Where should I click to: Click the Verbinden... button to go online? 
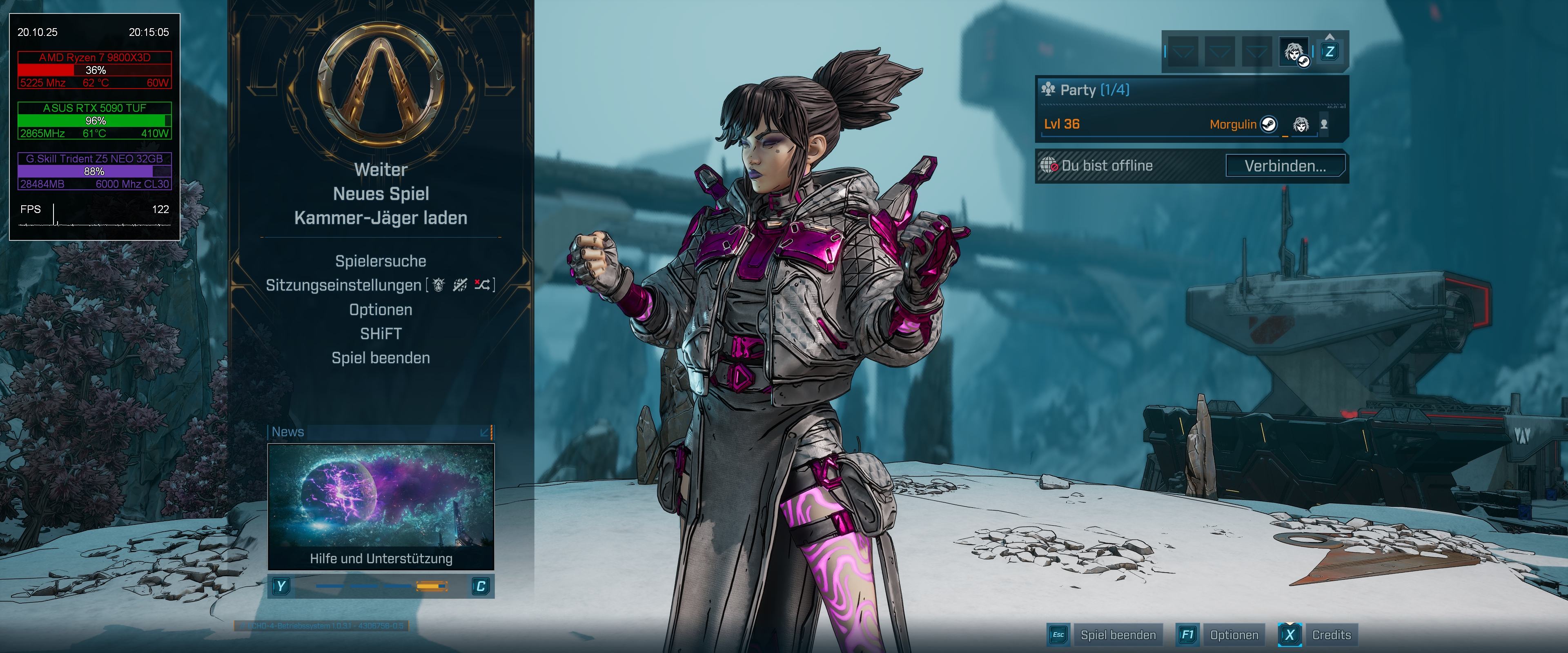click(x=1284, y=166)
